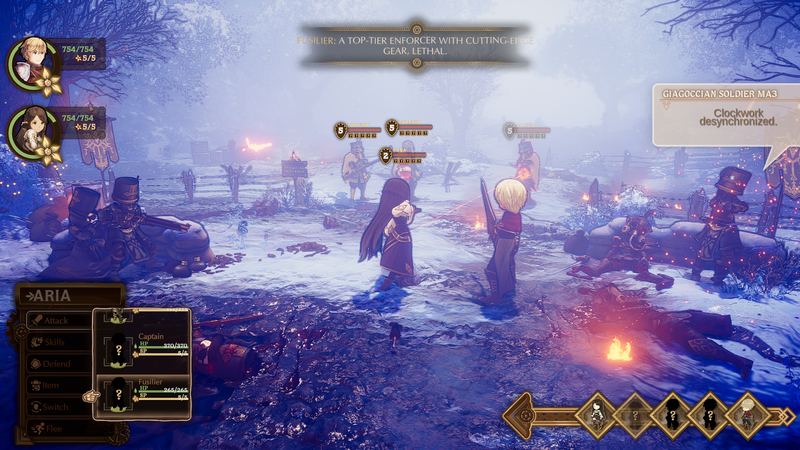
Task: Select the Attack command
Action: pyautogui.click(x=55, y=321)
